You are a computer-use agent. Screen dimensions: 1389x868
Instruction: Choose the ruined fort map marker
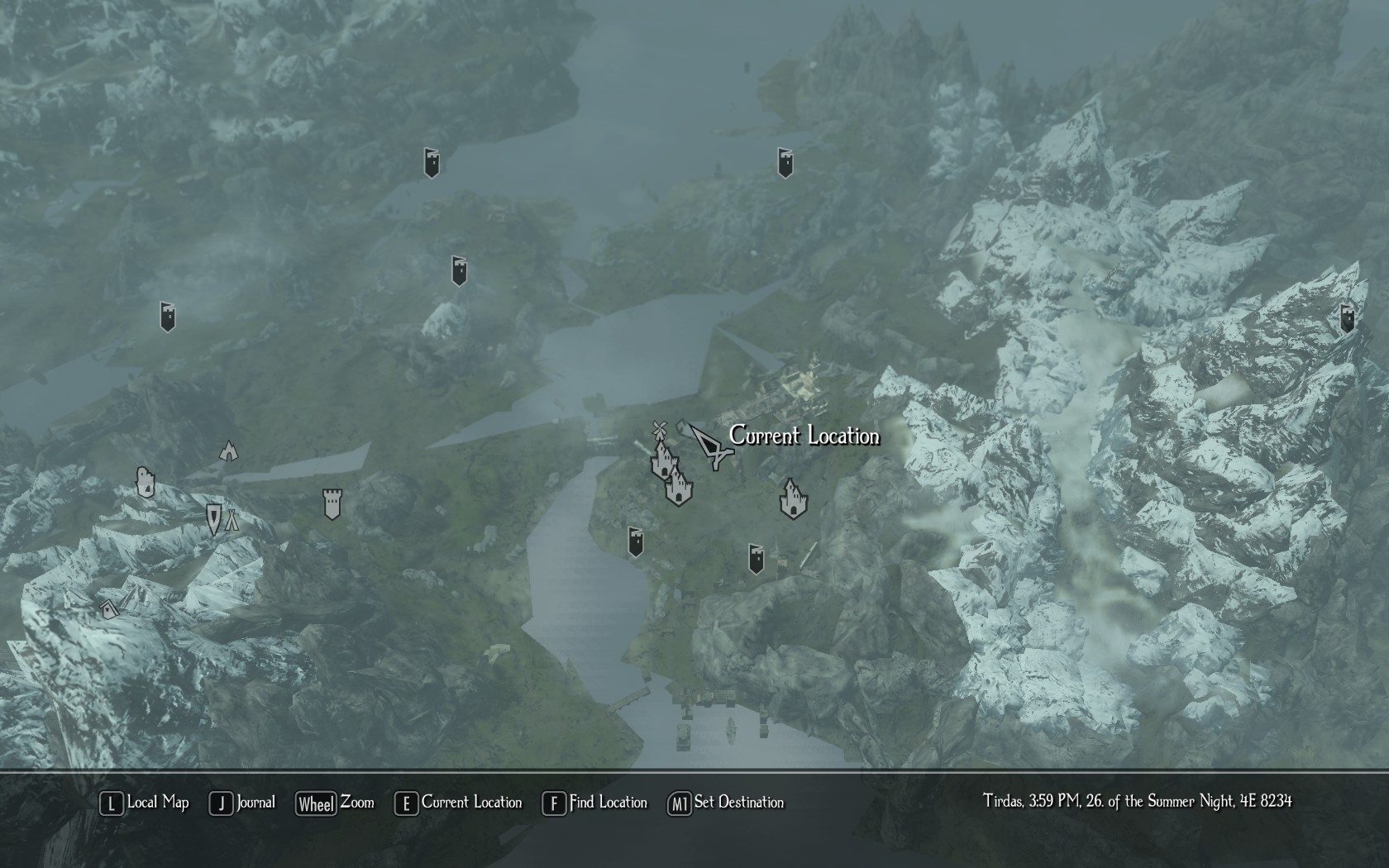point(146,482)
